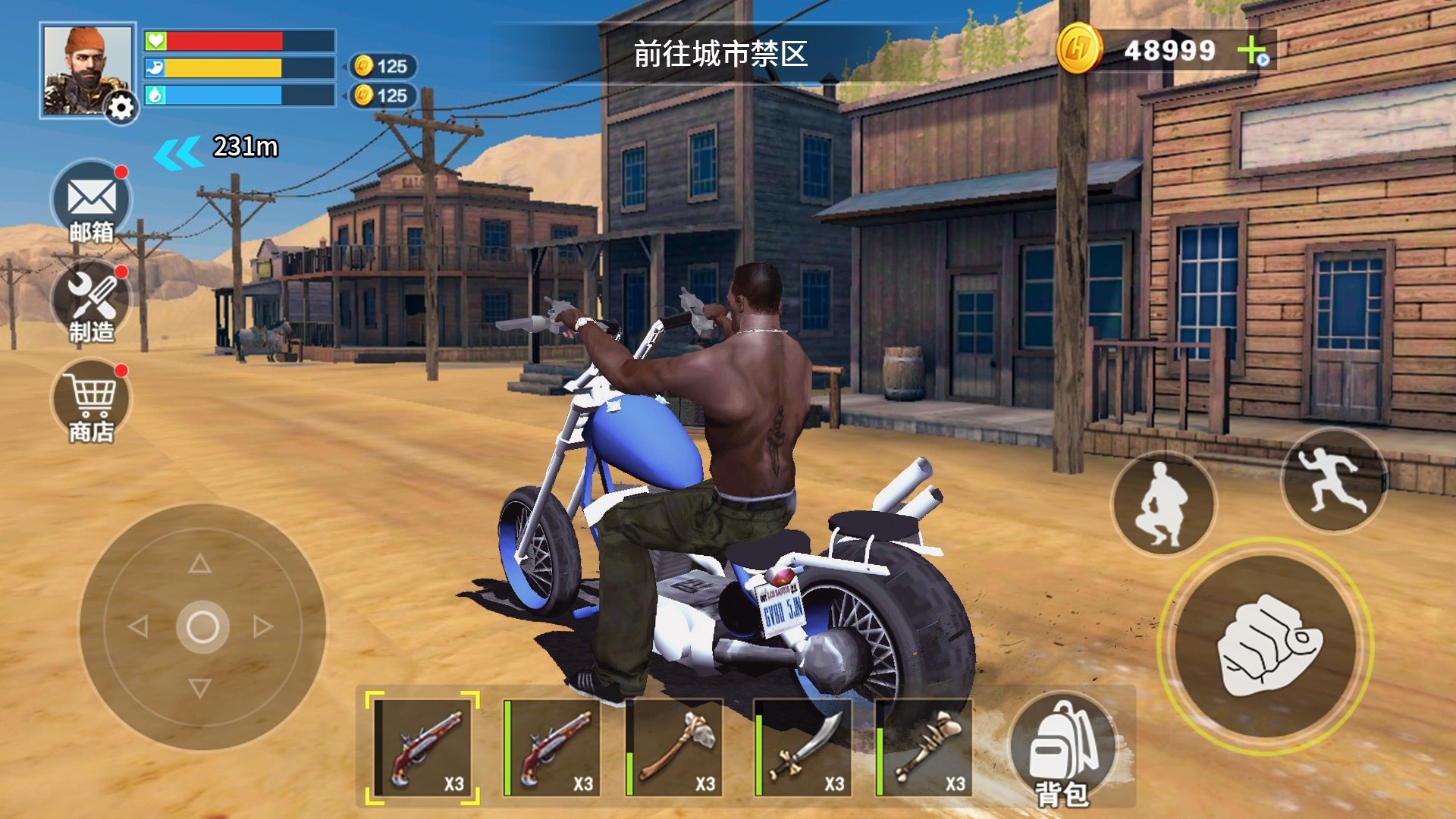Image resolution: width=1456 pixels, height=819 pixels.
Task: Tap the up arrow on the movement joystick
Action: tap(200, 563)
